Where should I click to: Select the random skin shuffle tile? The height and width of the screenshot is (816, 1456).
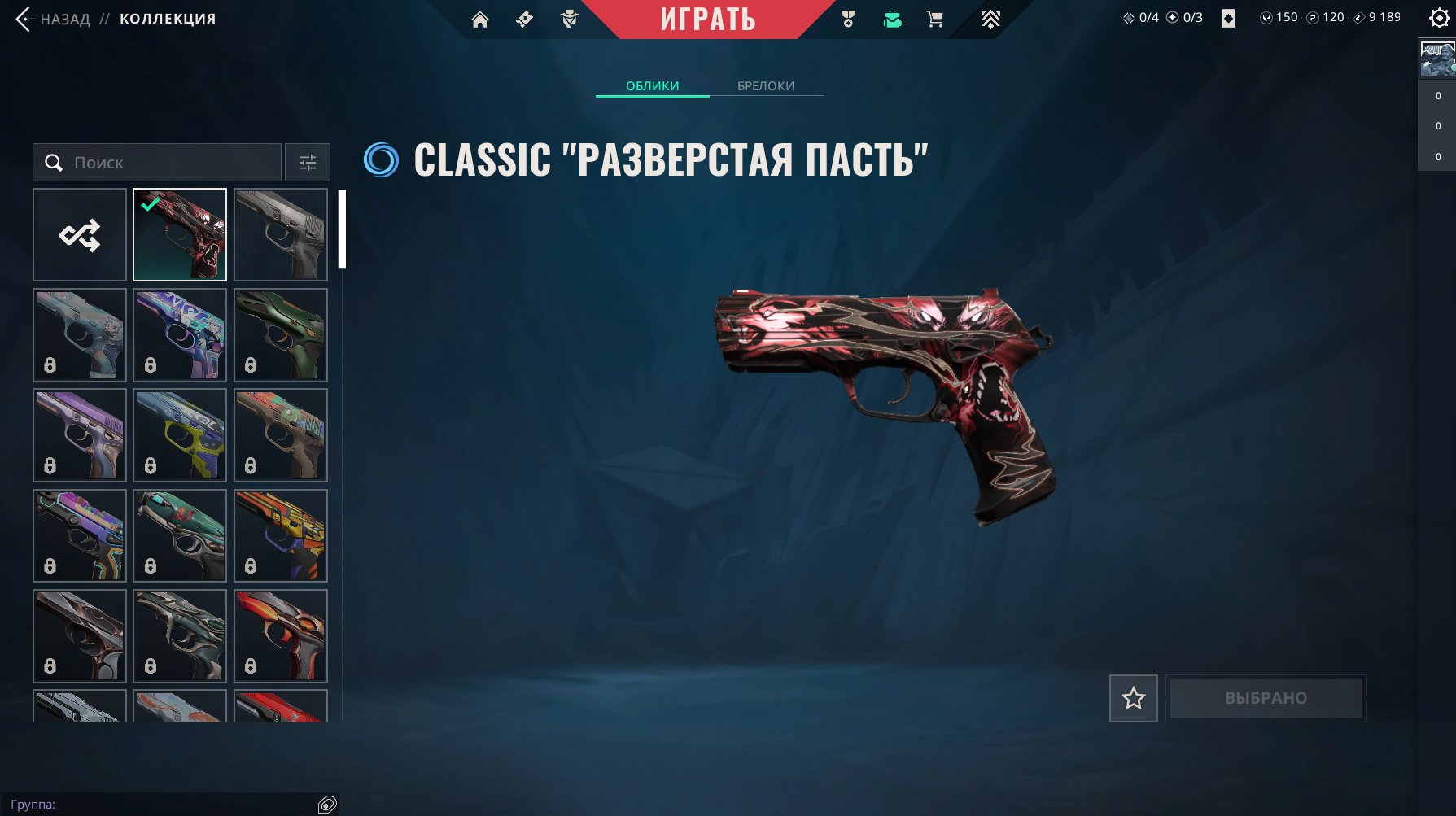coord(80,235)
